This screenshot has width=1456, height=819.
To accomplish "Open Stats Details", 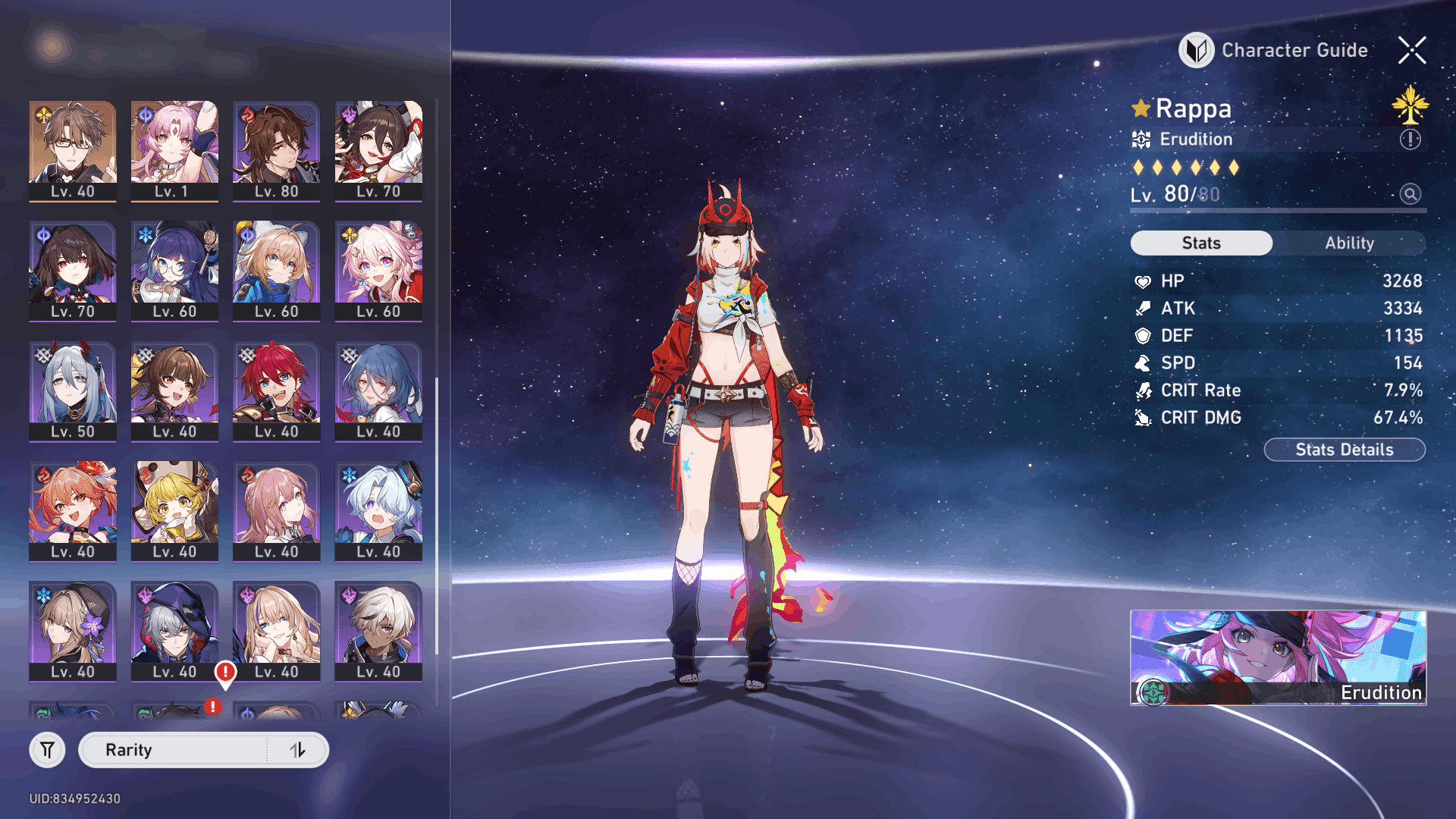I will click(1344, 450).
